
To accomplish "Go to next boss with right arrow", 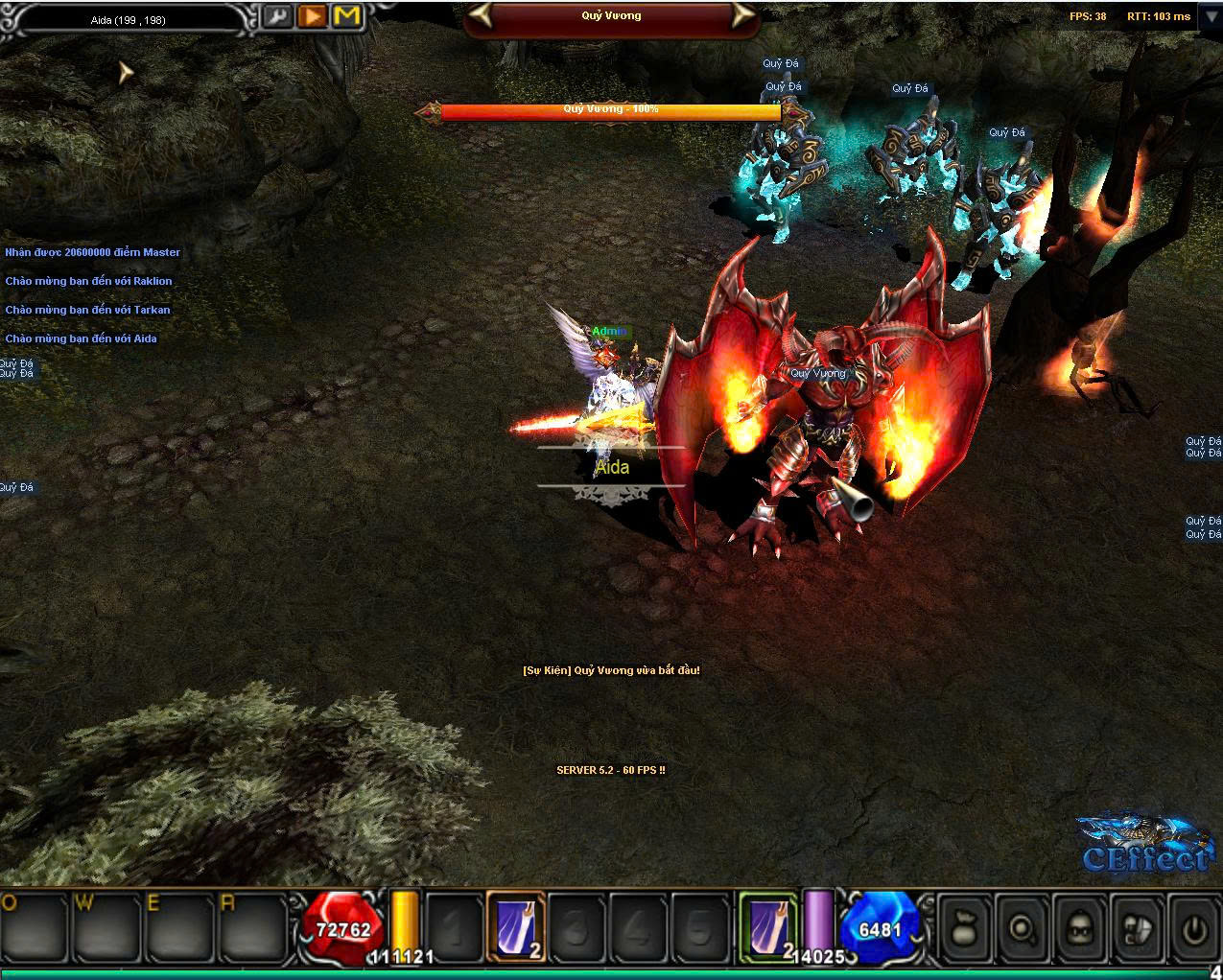I will 740,15.
